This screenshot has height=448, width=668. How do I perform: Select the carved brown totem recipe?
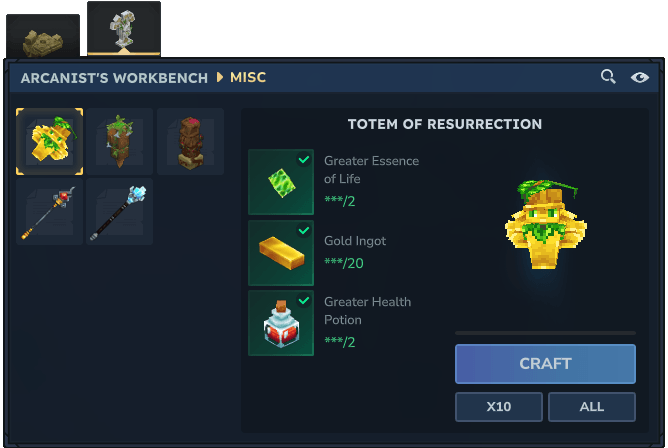click(190, 142)
